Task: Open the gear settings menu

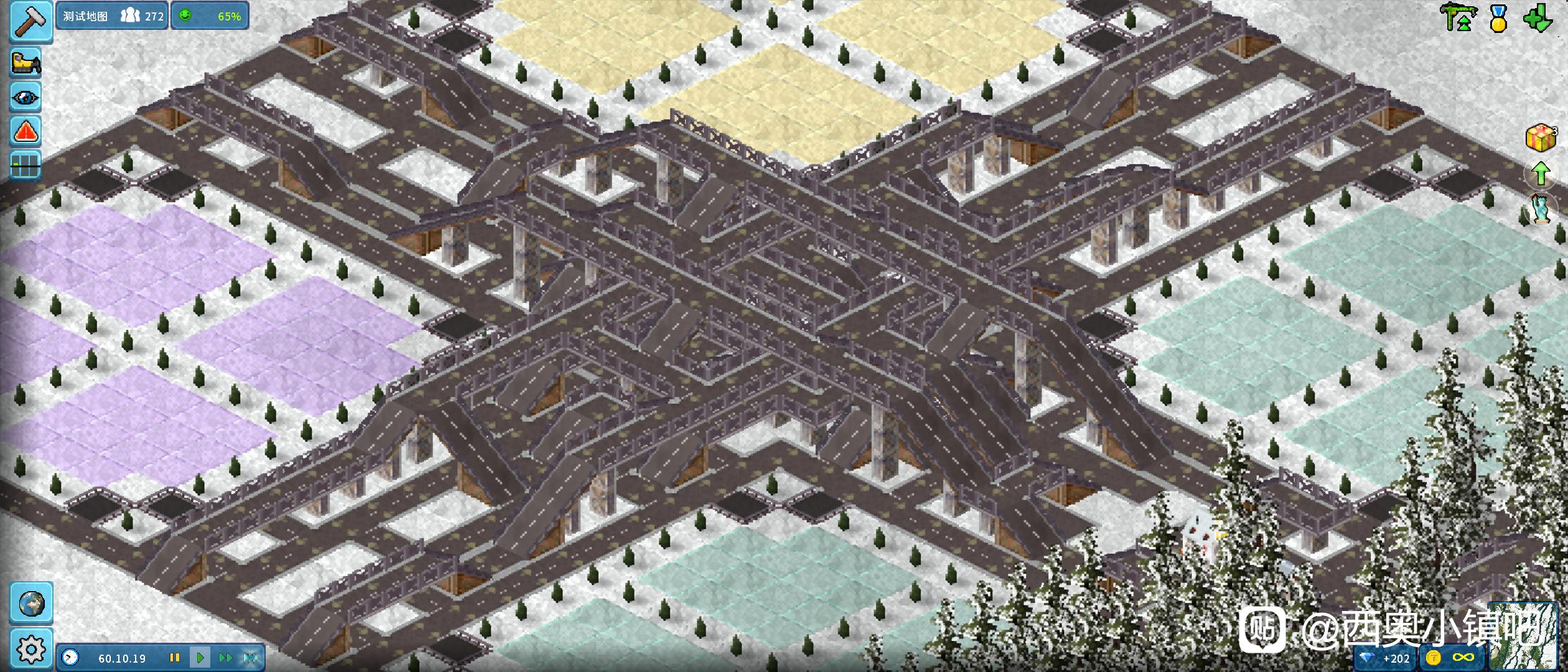Action: pyautogui.click(x=31, y=650)
